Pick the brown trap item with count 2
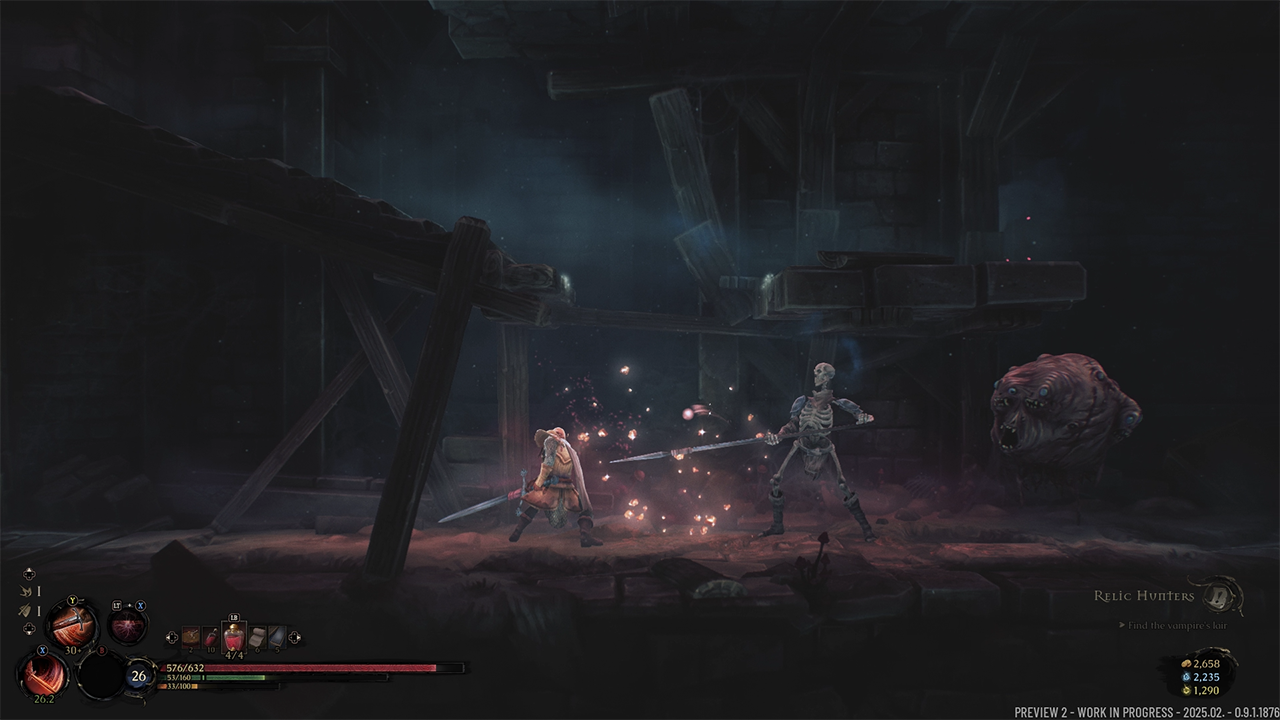 coord(190,637)
